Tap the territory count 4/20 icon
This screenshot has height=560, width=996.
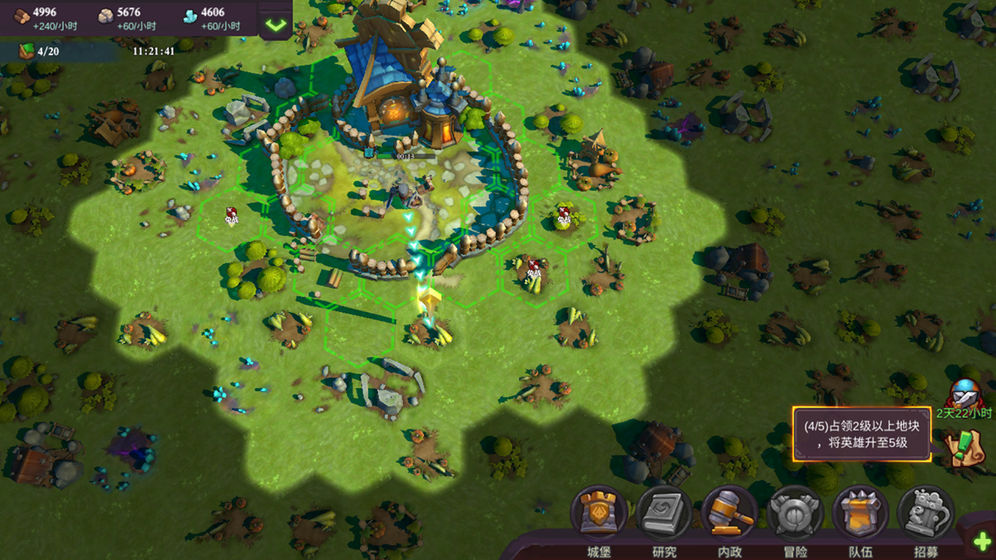click(22, 50)
